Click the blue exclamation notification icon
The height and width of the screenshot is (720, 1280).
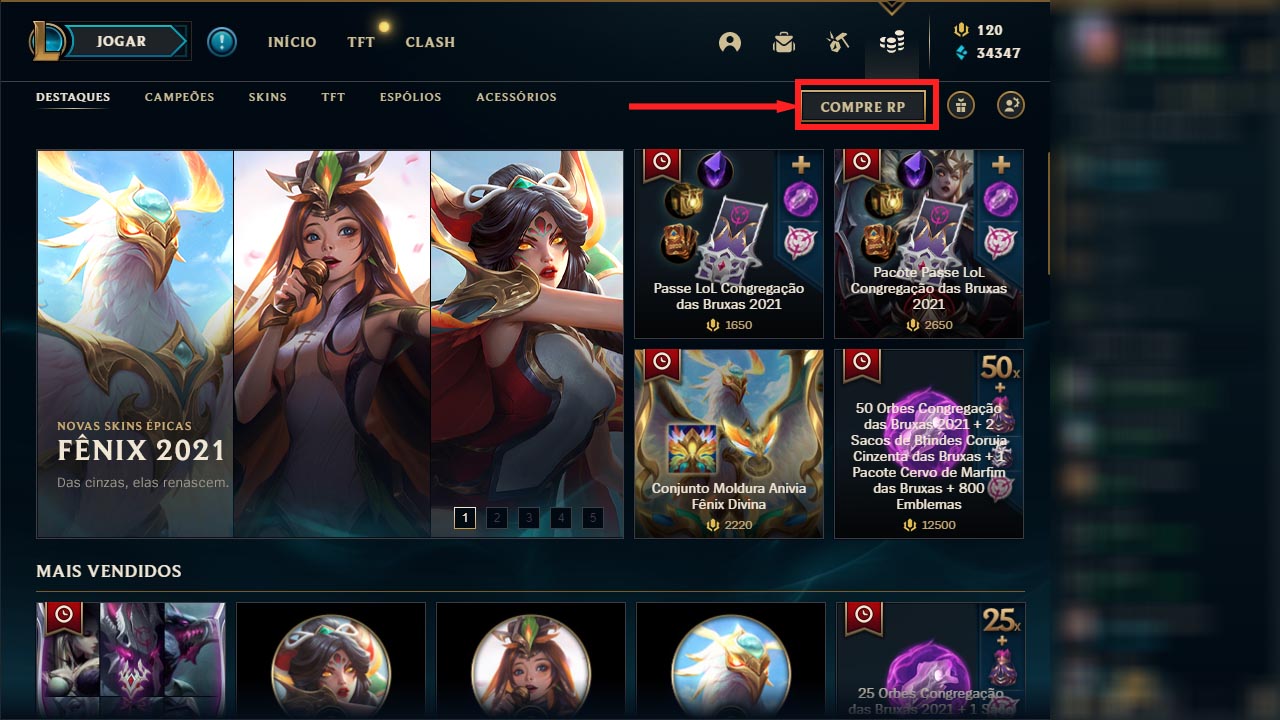221,43
